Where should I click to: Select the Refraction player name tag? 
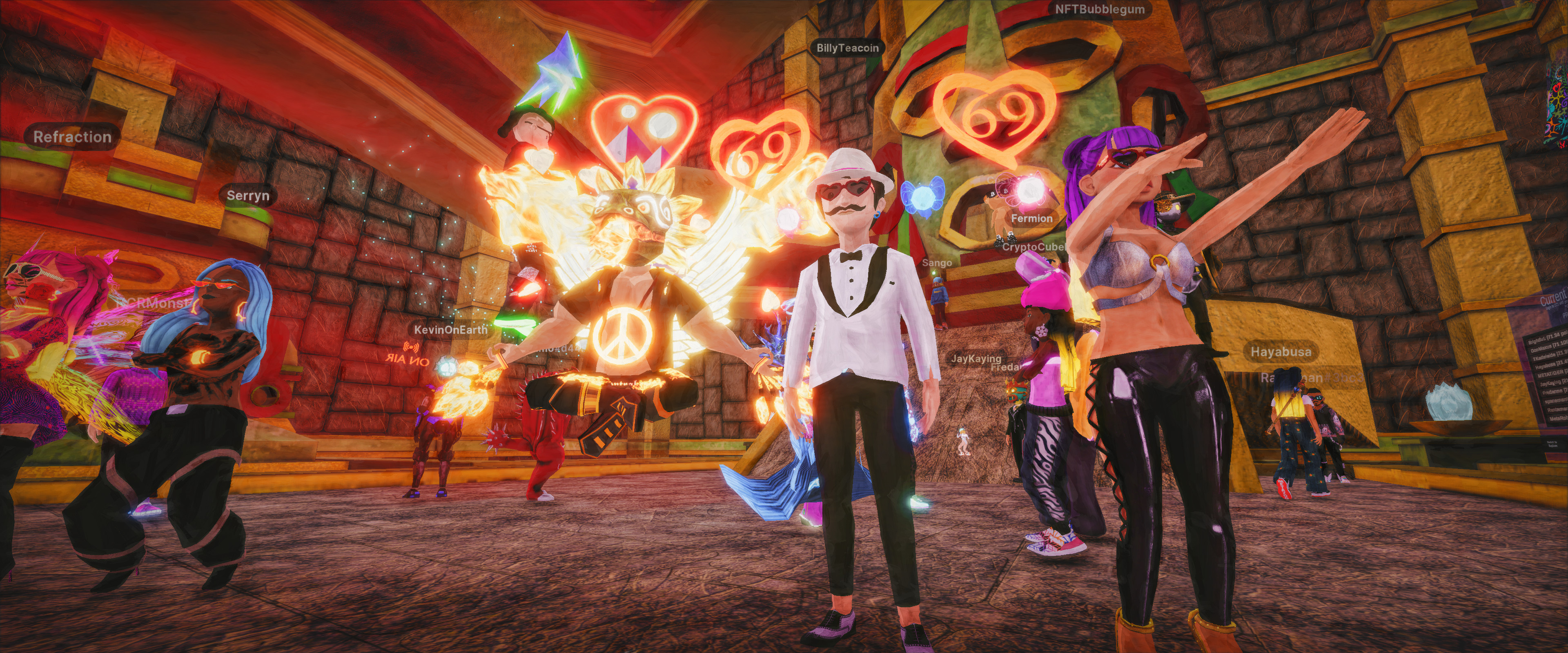point(72,138)
